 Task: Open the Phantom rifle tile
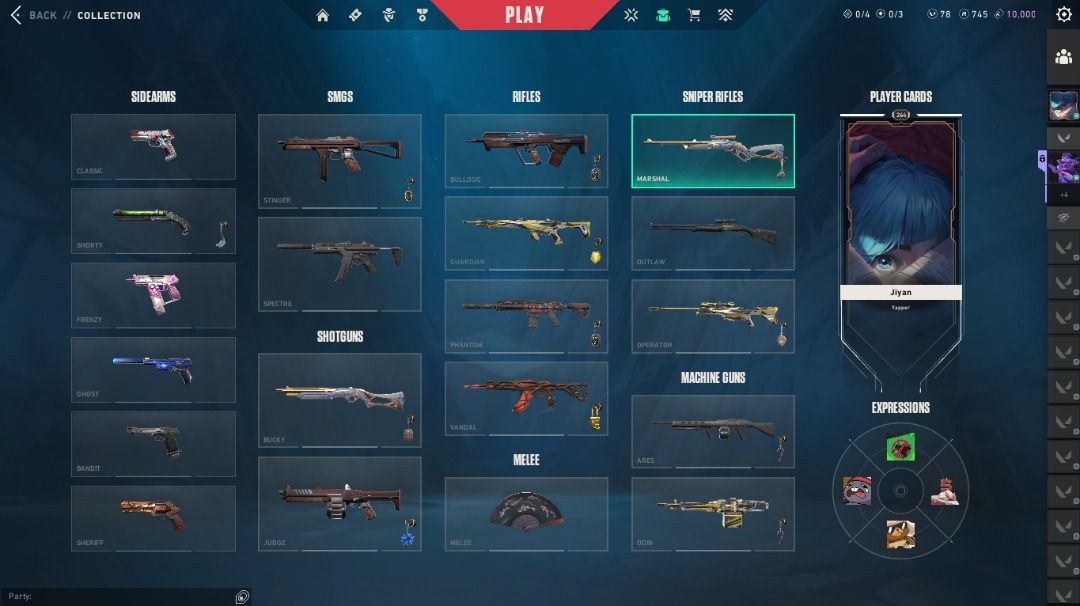526,316
